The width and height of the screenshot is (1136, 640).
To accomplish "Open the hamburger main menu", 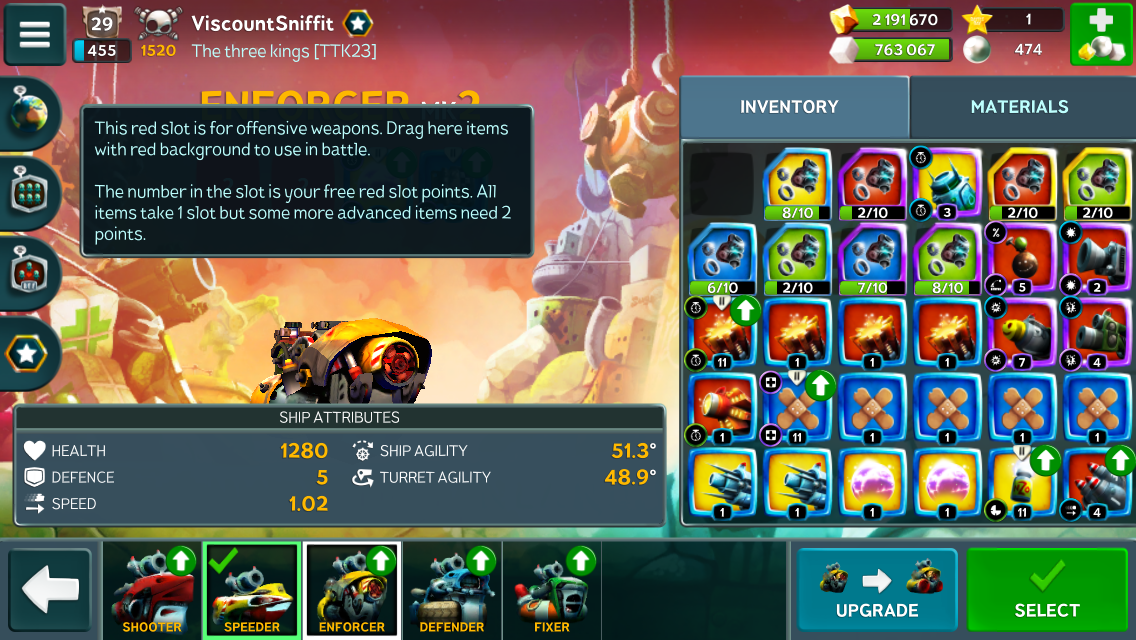I will 35,34.
